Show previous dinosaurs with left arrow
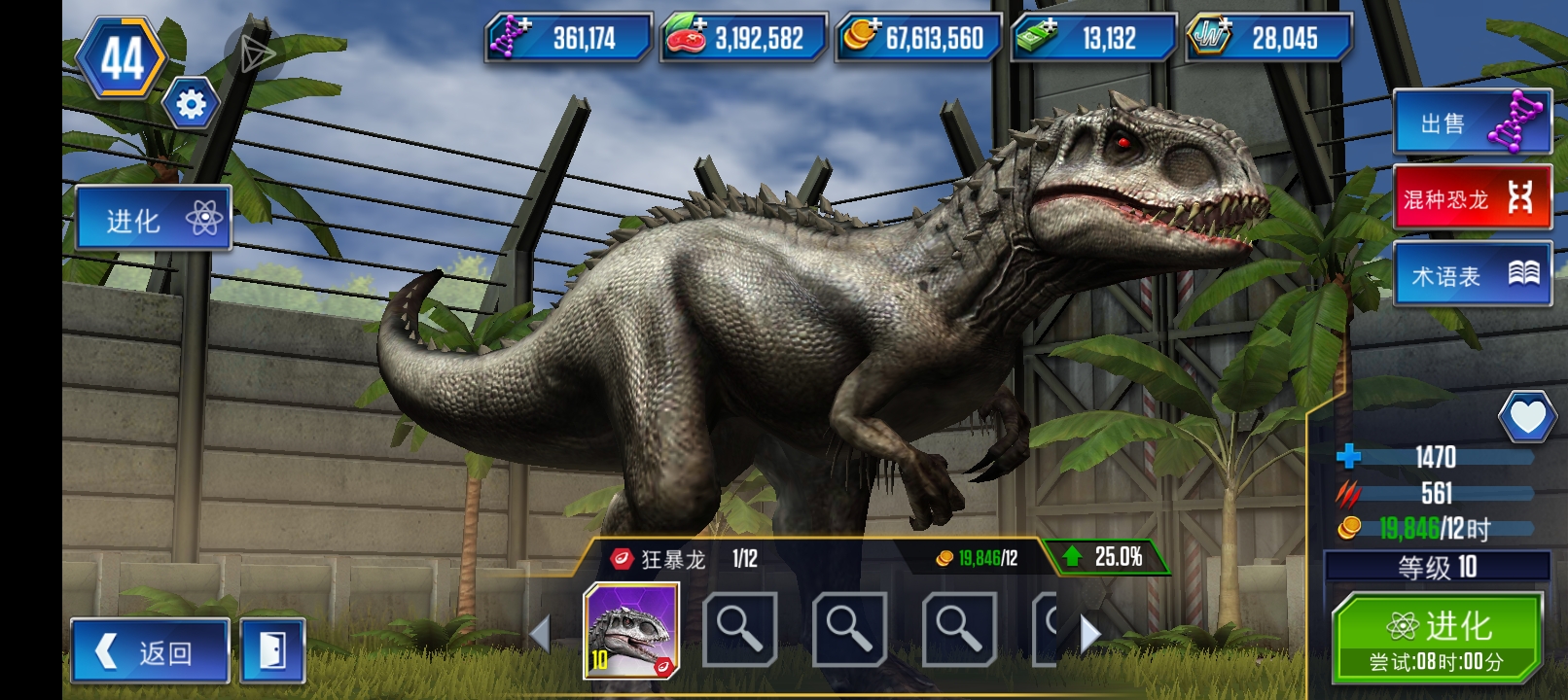The height and width of the screenshot is (700, 1568). 541,634
